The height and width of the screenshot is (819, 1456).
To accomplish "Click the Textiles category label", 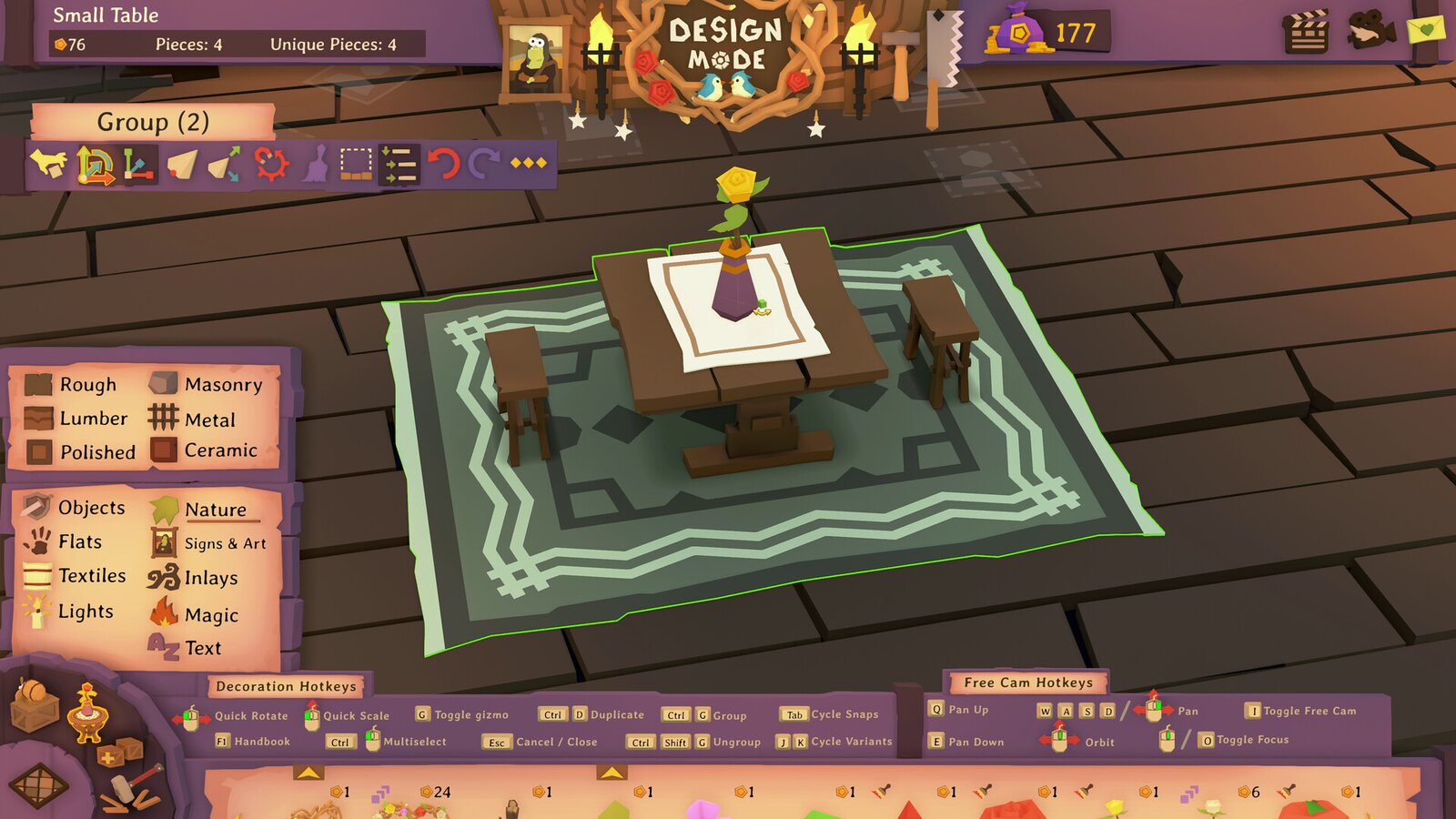I will [x=91, y=577].
